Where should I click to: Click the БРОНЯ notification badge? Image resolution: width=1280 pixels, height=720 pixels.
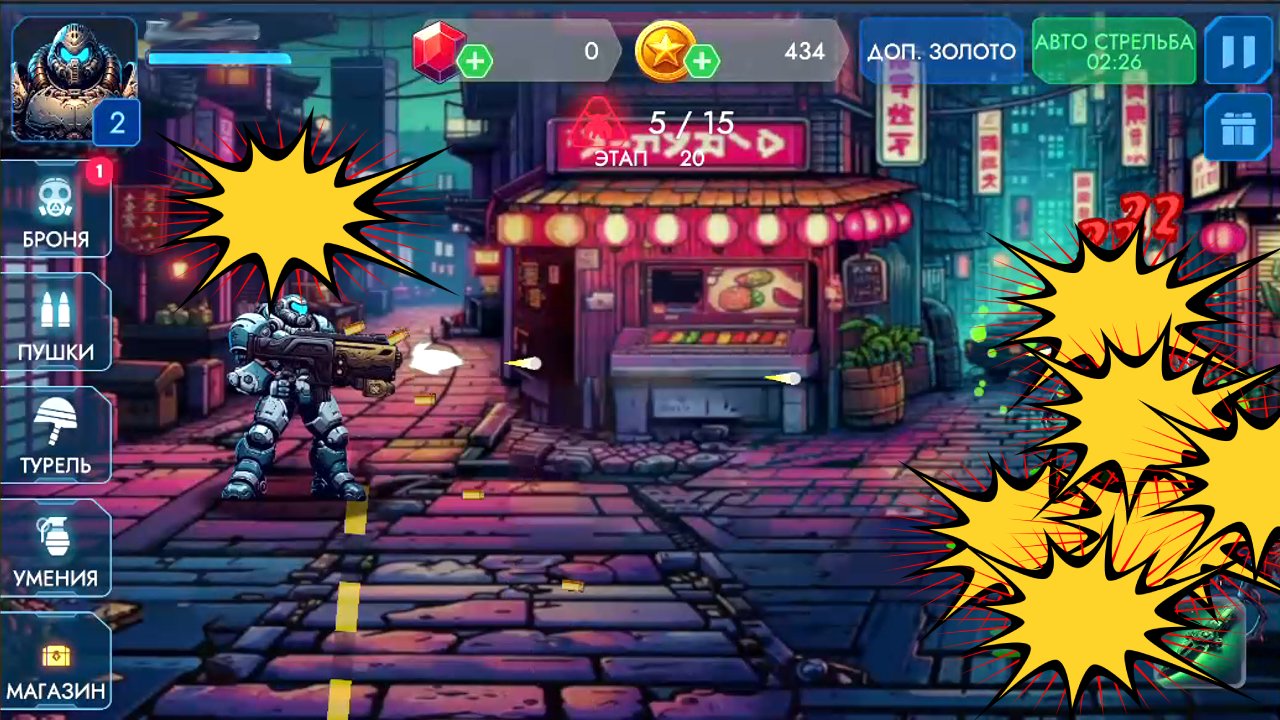coord(100,172)
